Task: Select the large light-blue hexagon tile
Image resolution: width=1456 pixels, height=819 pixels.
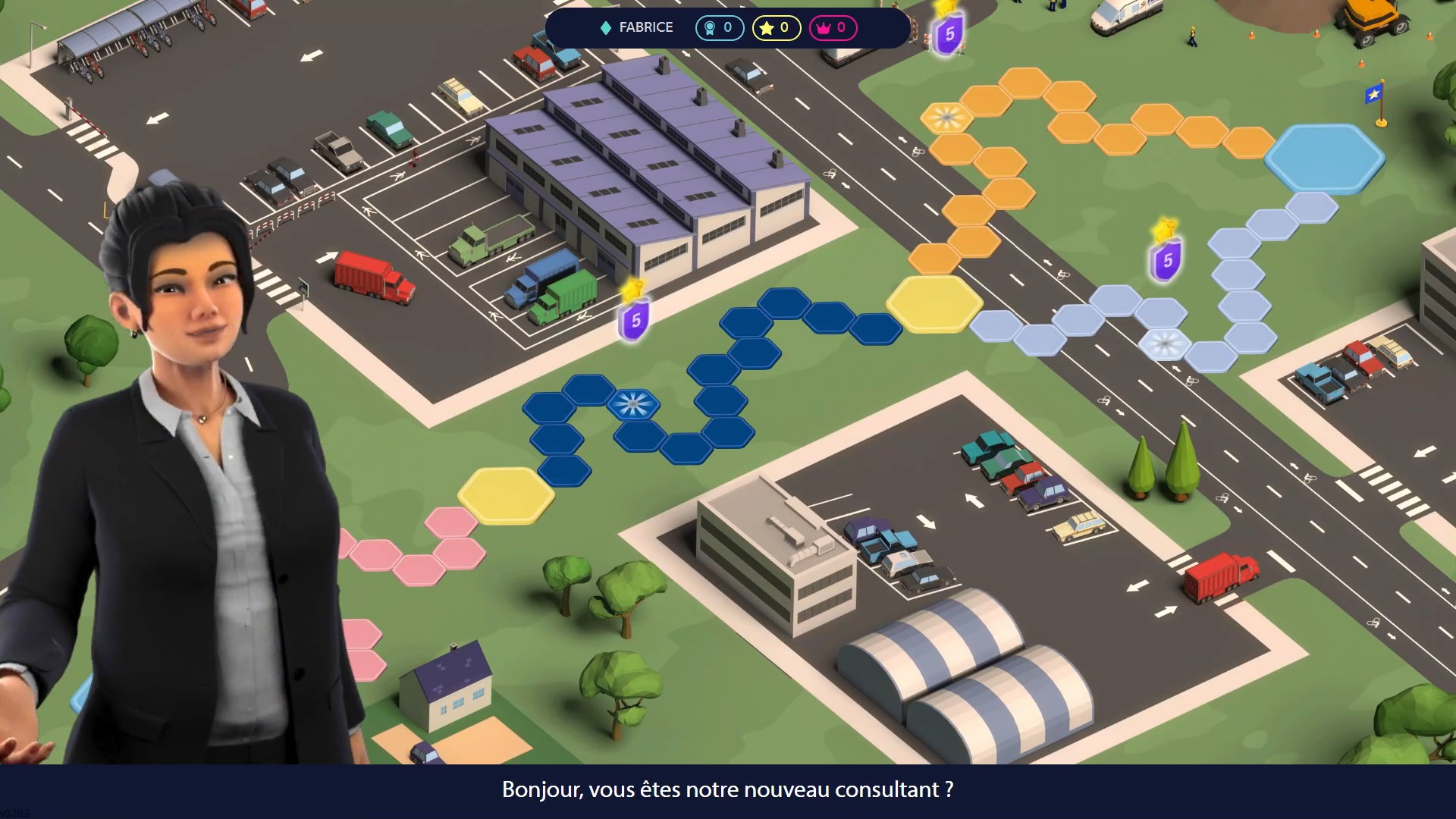Action: pyautogui.click(x=1324, y=158)
